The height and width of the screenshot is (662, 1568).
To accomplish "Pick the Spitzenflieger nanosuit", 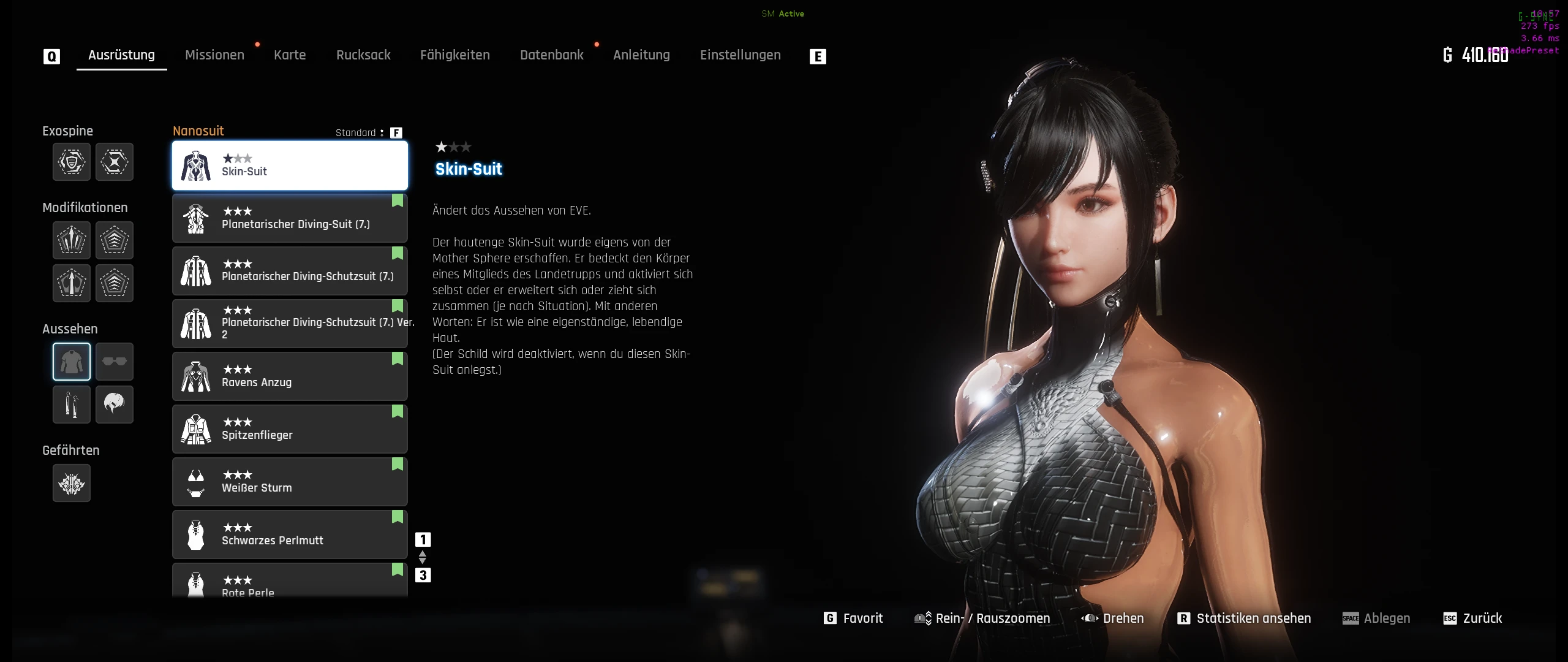I will (x=290, y=429).
